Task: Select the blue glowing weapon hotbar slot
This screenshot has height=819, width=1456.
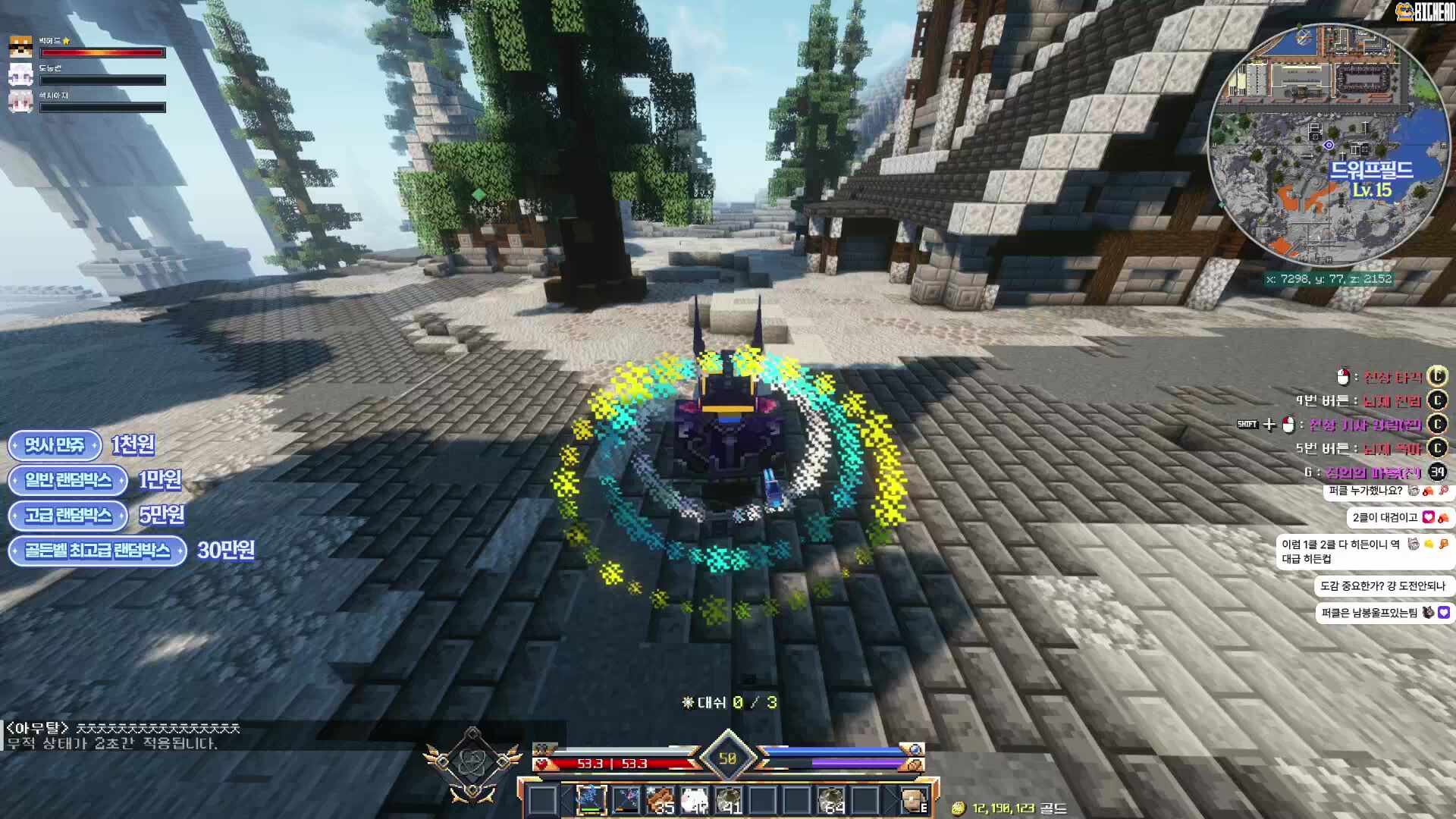Action: (591, 800)
